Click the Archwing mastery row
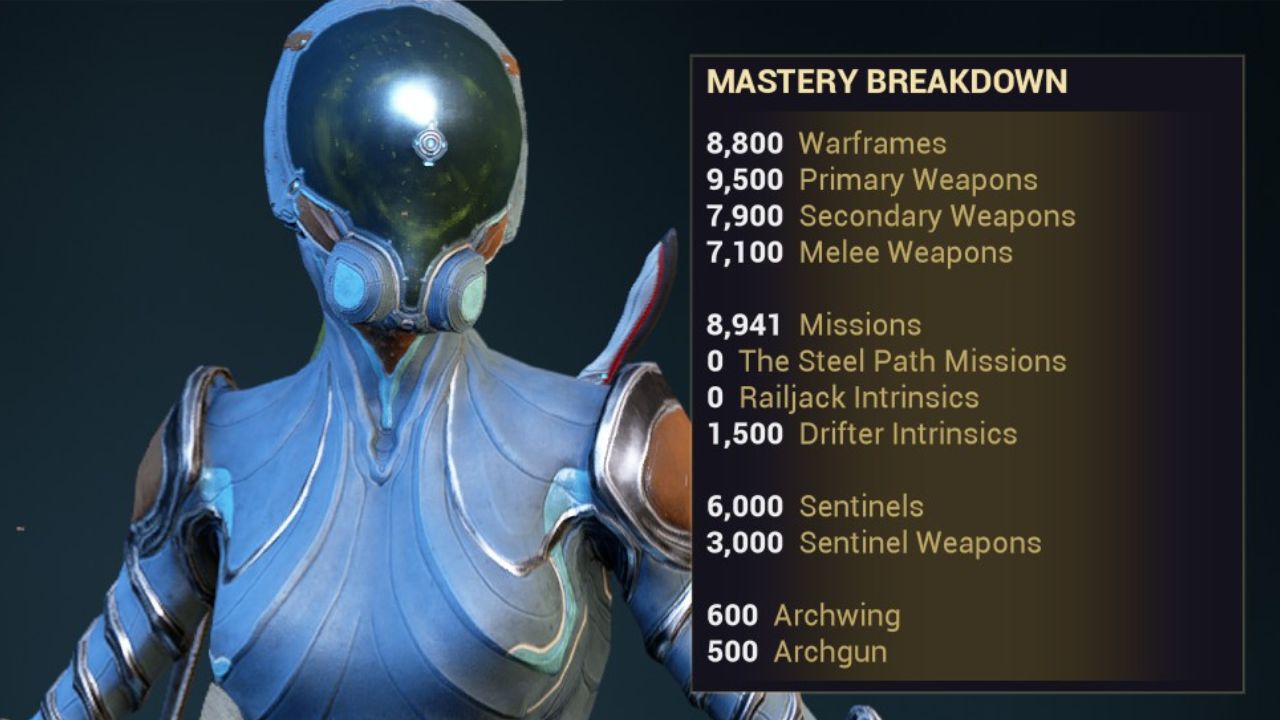The height and width of the screenshot is (720, 1280). pos(836,615)
